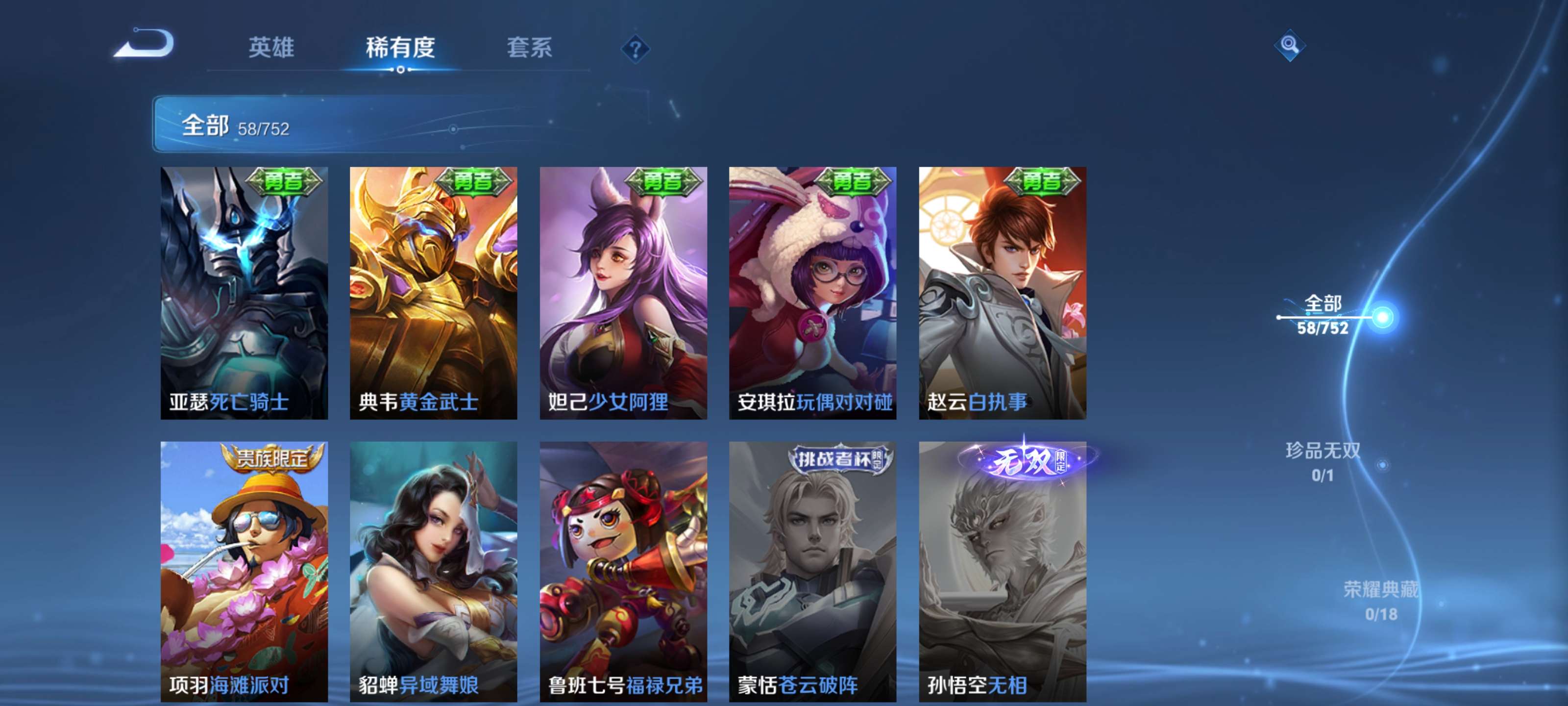Open the 貂蝉 异域舞娘 skin card
Viewport: 1568px width, 706px height.
tap(433, 571)
